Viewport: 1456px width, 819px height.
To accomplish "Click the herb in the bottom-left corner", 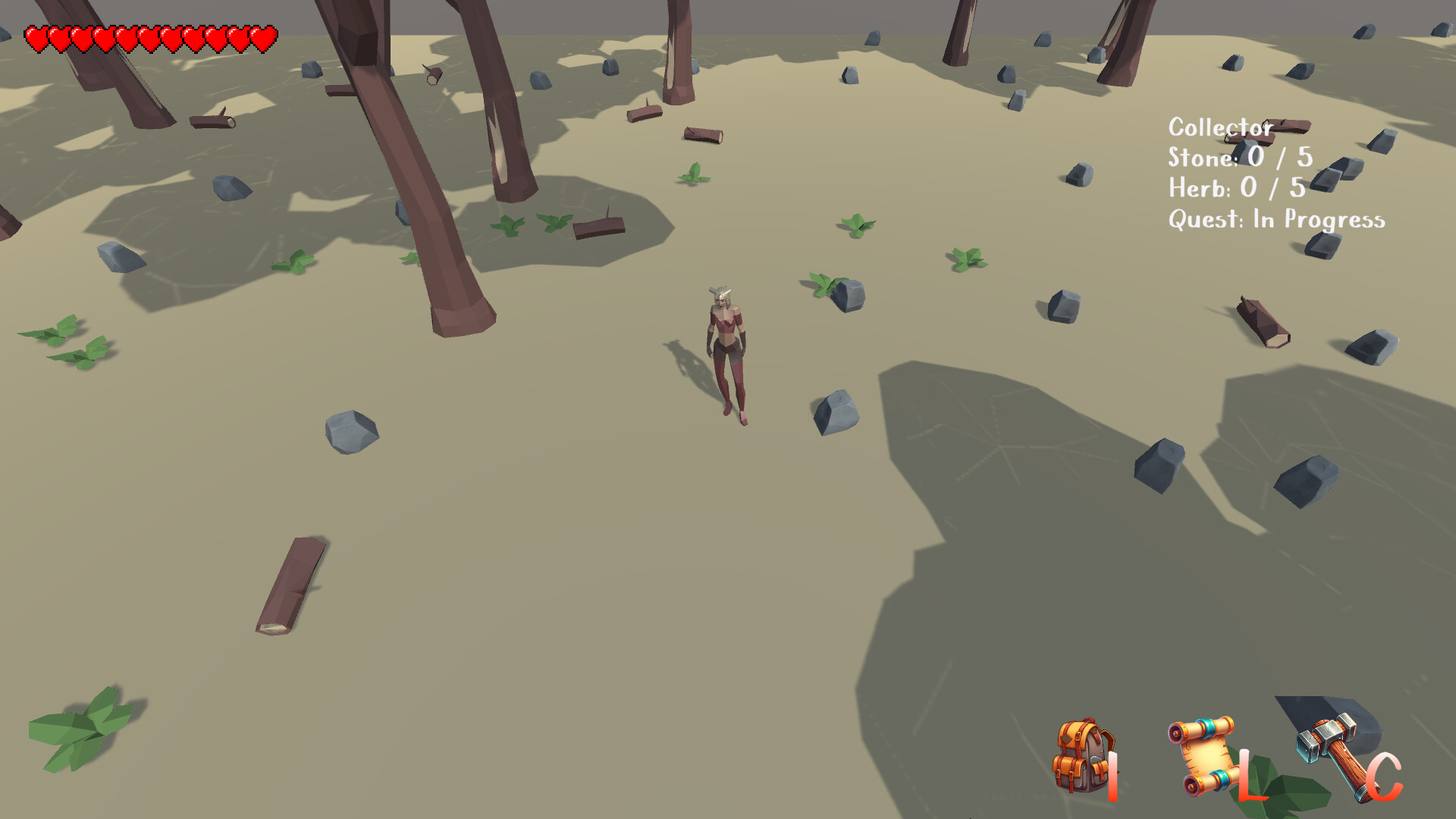I will pos(83,728).
